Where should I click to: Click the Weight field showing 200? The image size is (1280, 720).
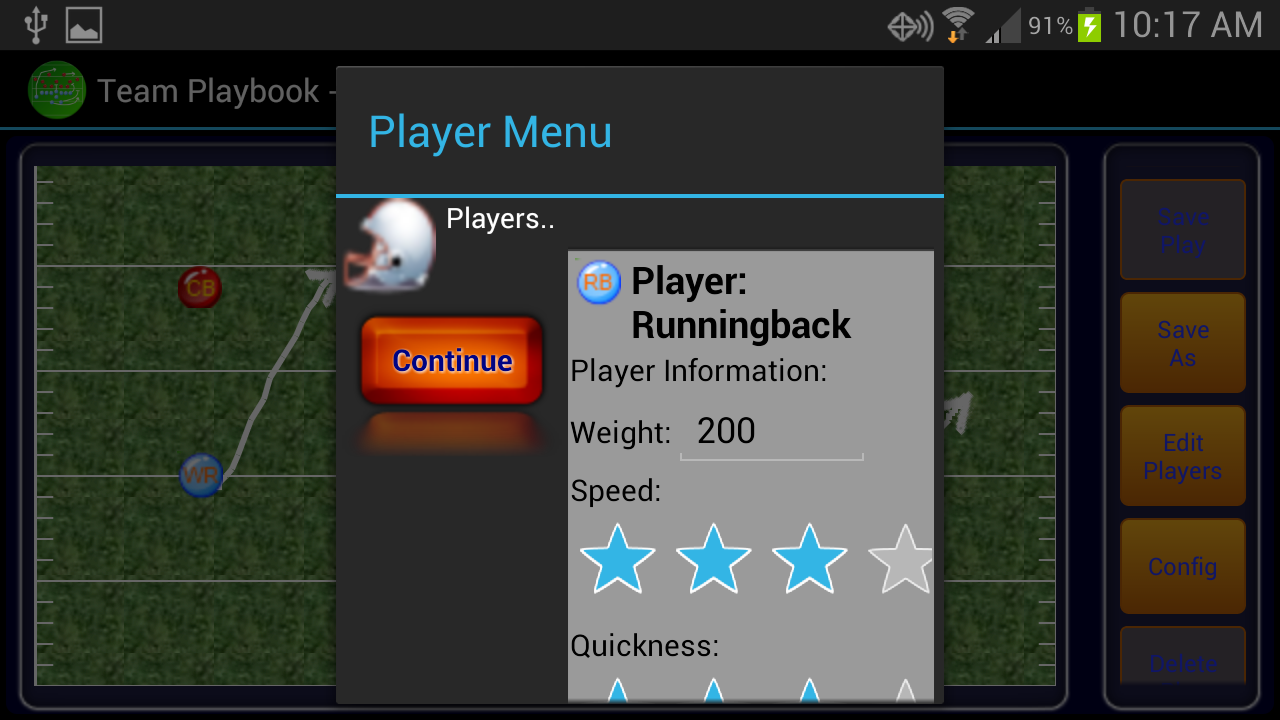point(770,432)
